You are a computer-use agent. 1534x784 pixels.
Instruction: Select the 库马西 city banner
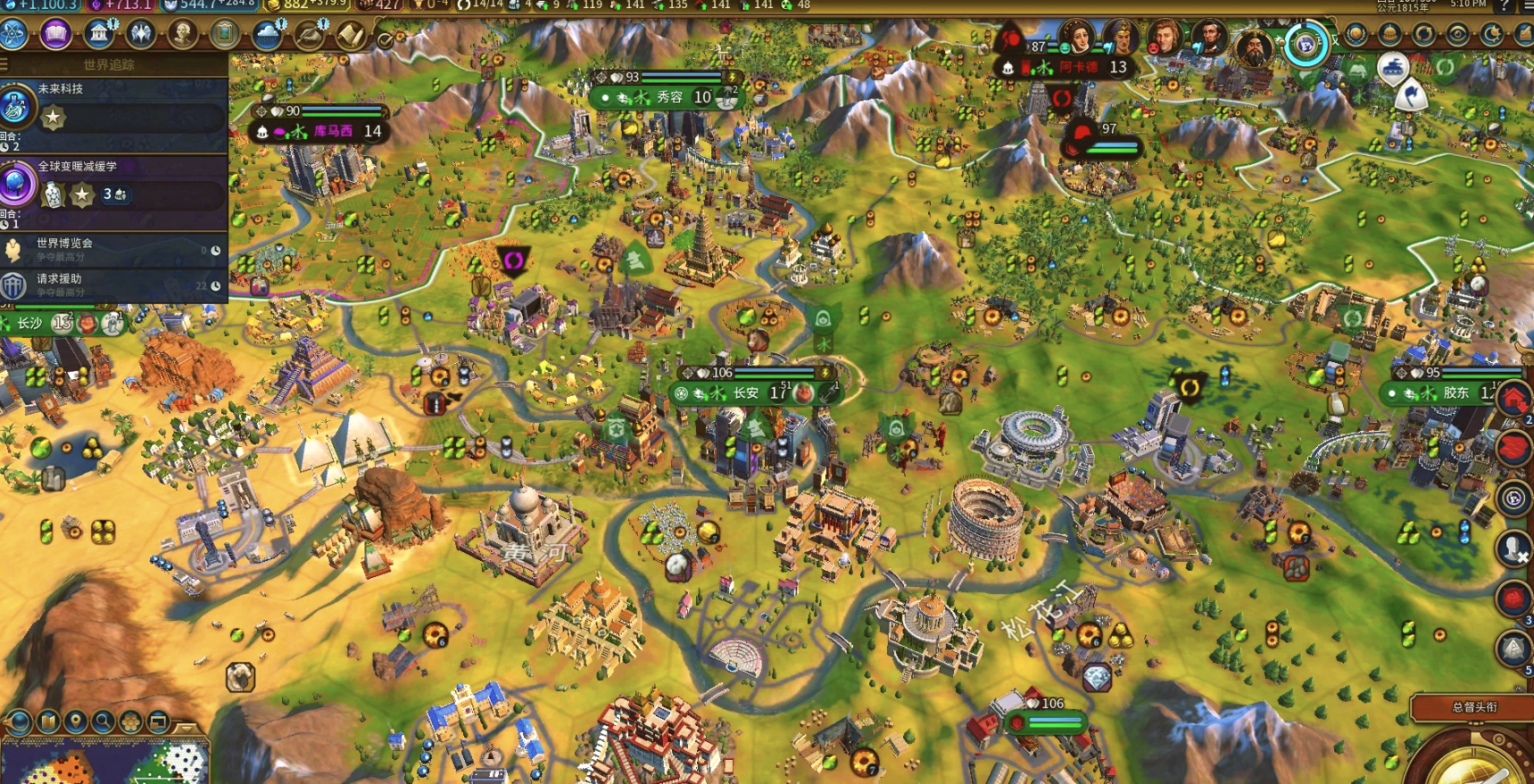(x=332, y=131)
